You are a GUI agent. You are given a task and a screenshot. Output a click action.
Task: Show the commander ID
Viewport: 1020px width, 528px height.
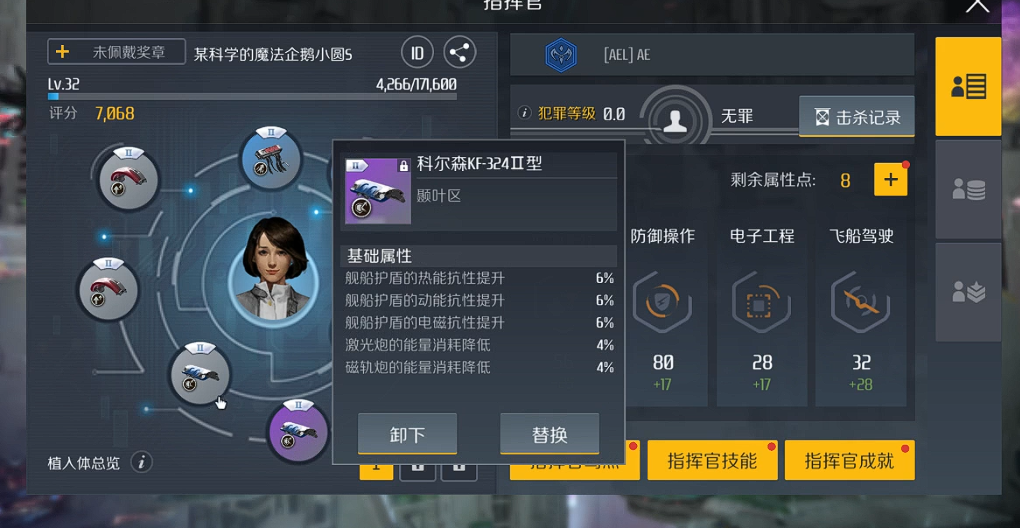[417, 53]
